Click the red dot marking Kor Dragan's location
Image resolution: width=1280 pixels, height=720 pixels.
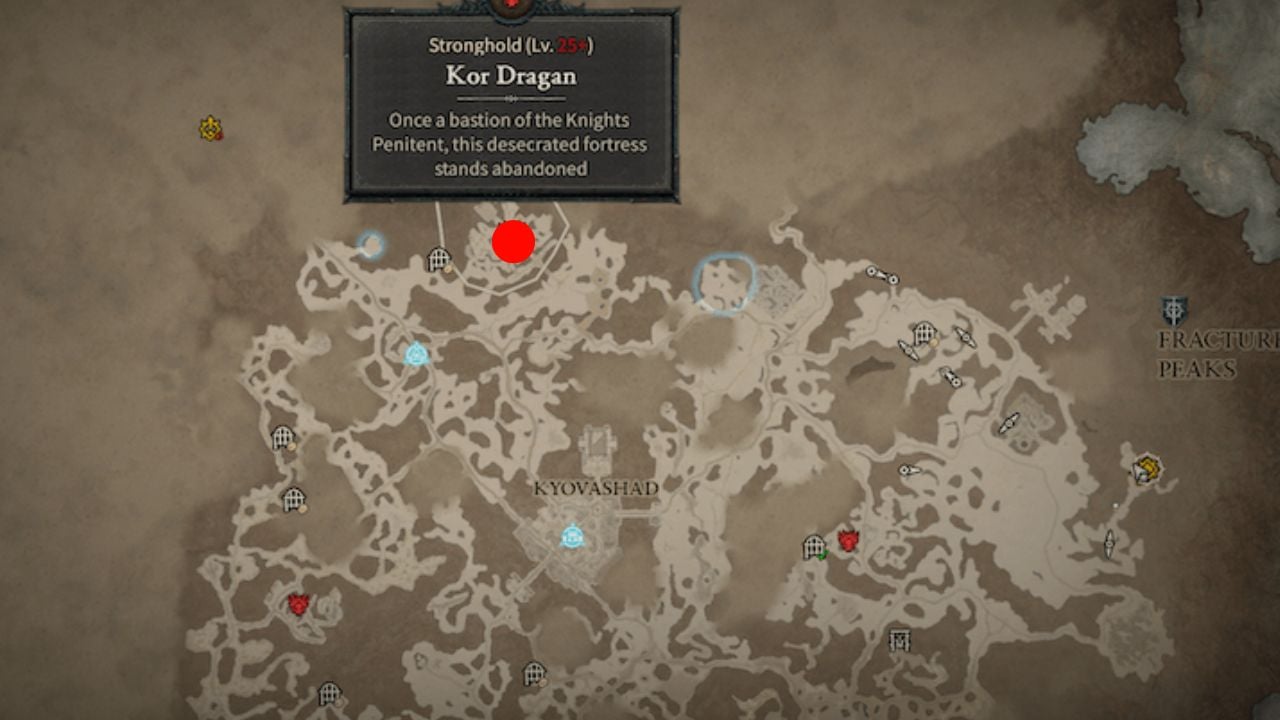[x=513, y=242]
